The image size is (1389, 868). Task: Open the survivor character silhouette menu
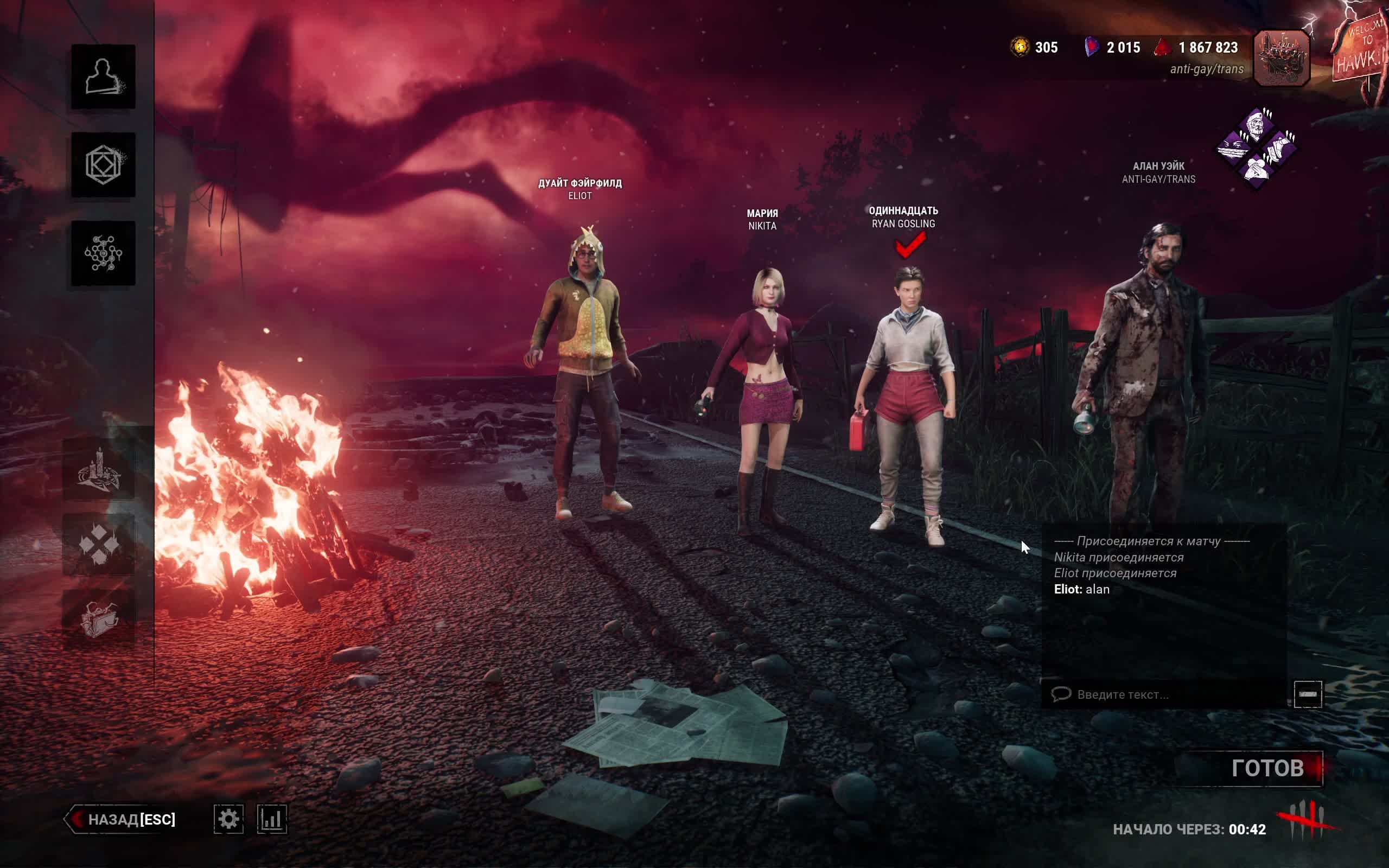click(x=103, y=77)
